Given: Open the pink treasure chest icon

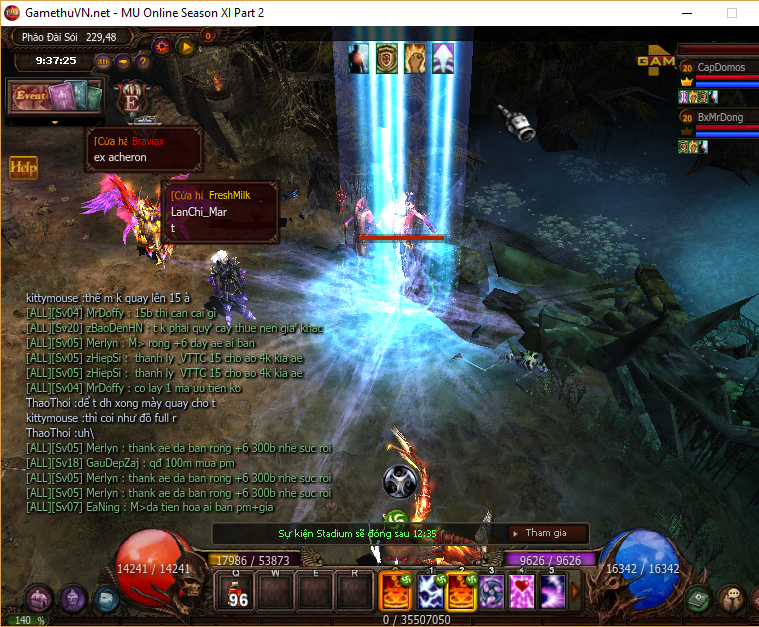Looking at the screenshot, I should 38,599.
